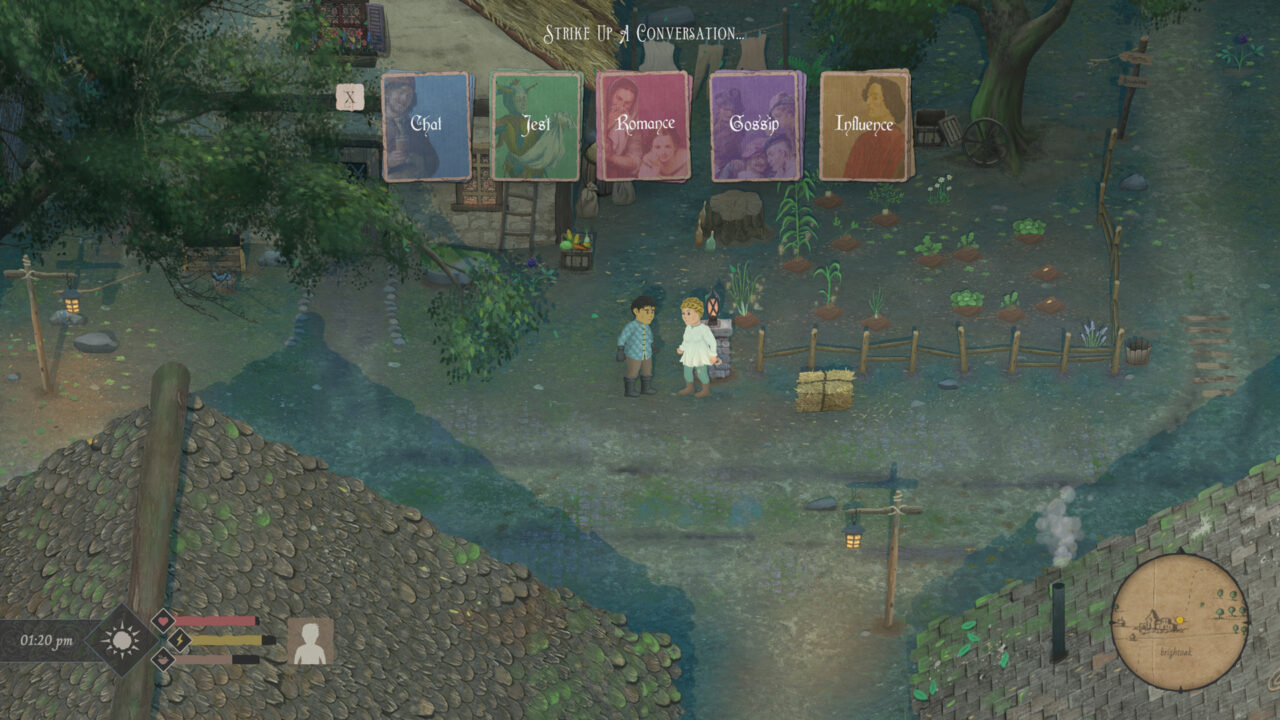
Task: Click the sun day-cycle icon near the clock
Action: pyautogui.click(x=122, y=642)
